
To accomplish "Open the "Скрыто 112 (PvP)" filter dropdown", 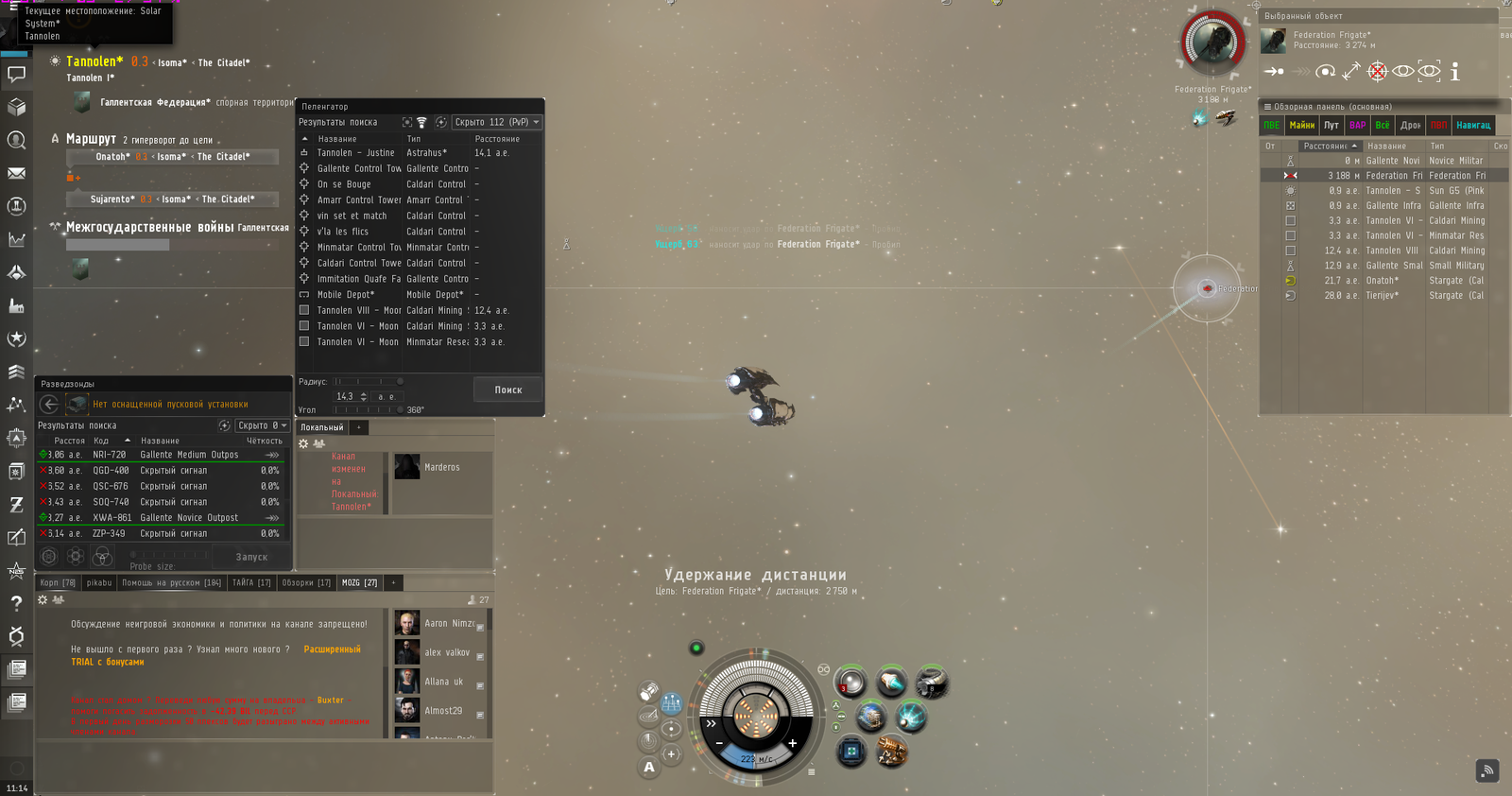I will (x=496, y=122).
